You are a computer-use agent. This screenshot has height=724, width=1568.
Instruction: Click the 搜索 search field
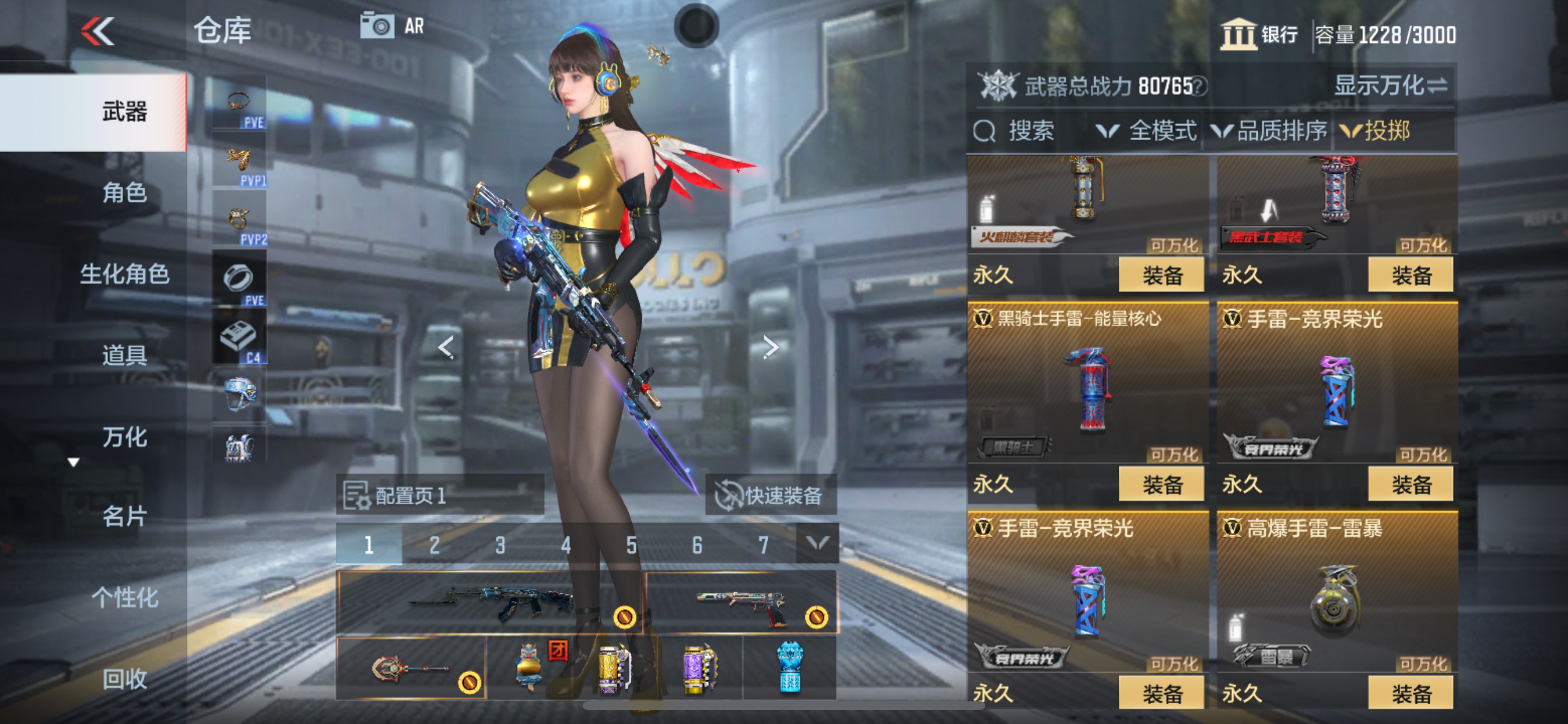[1028, 131]
